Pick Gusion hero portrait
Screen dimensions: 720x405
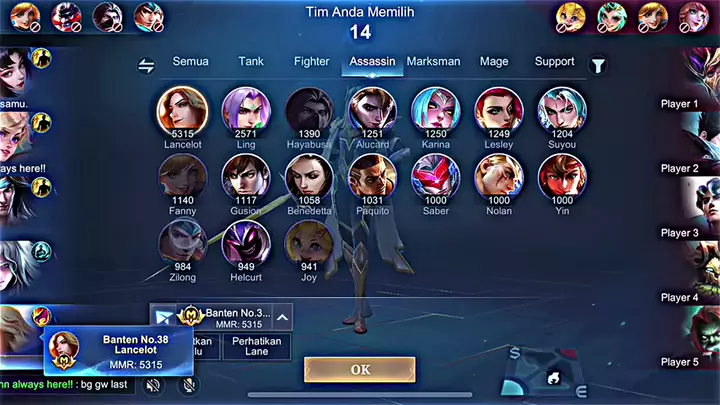pyautogui.click(x=246, y=175)
